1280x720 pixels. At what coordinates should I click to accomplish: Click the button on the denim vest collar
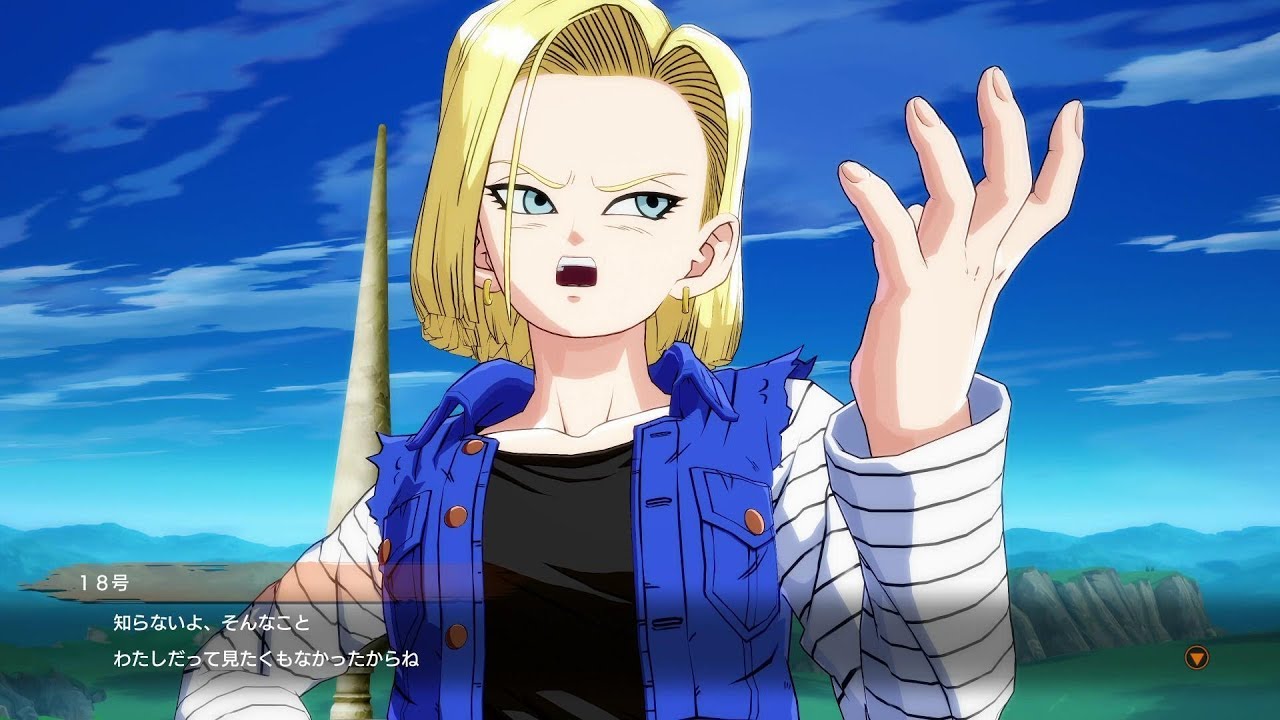tap(470, 447)
